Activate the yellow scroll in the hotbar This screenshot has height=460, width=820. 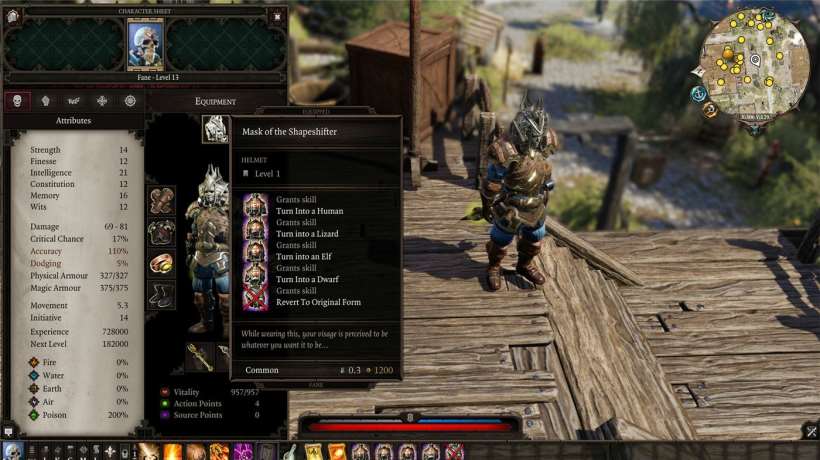[x=313, y=451]
